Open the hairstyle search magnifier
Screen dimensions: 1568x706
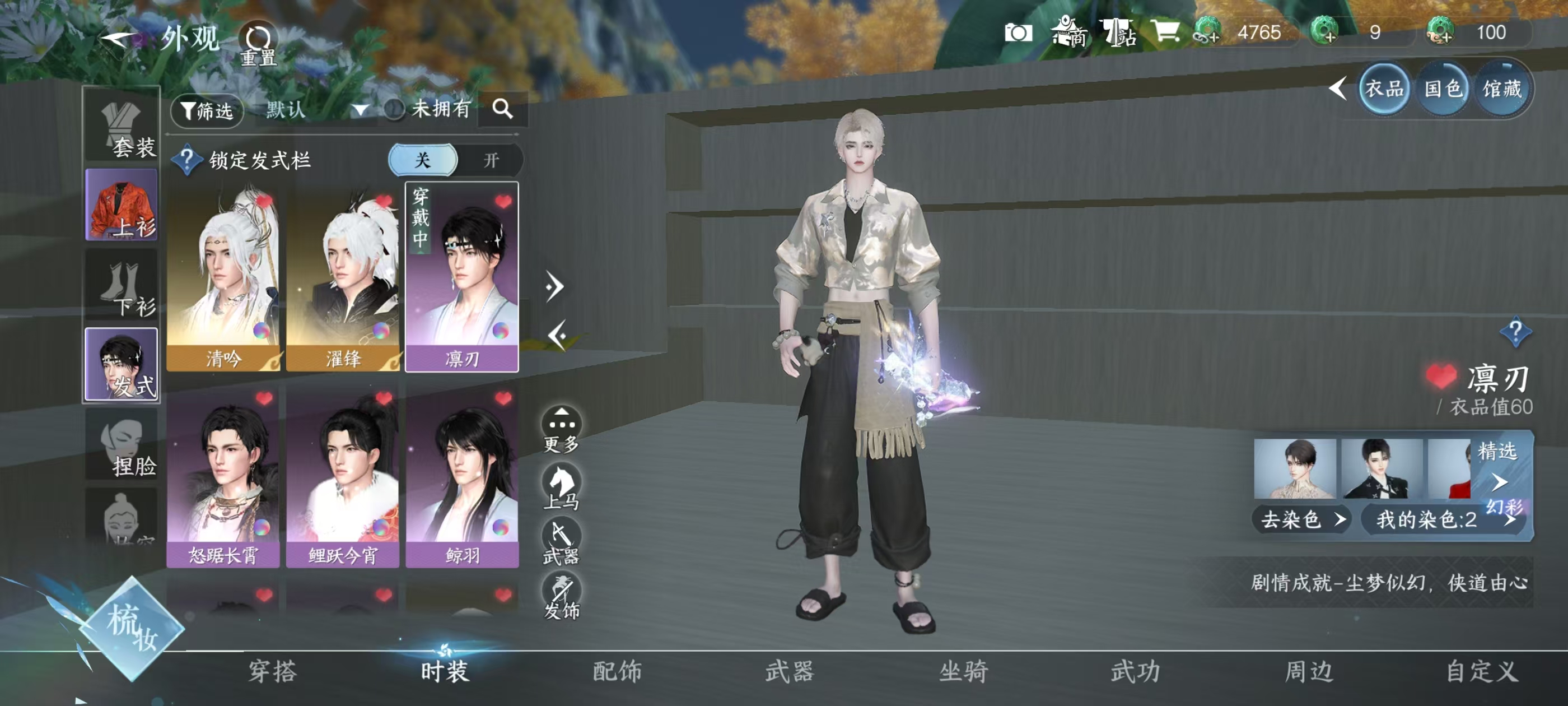click(502, 109)
